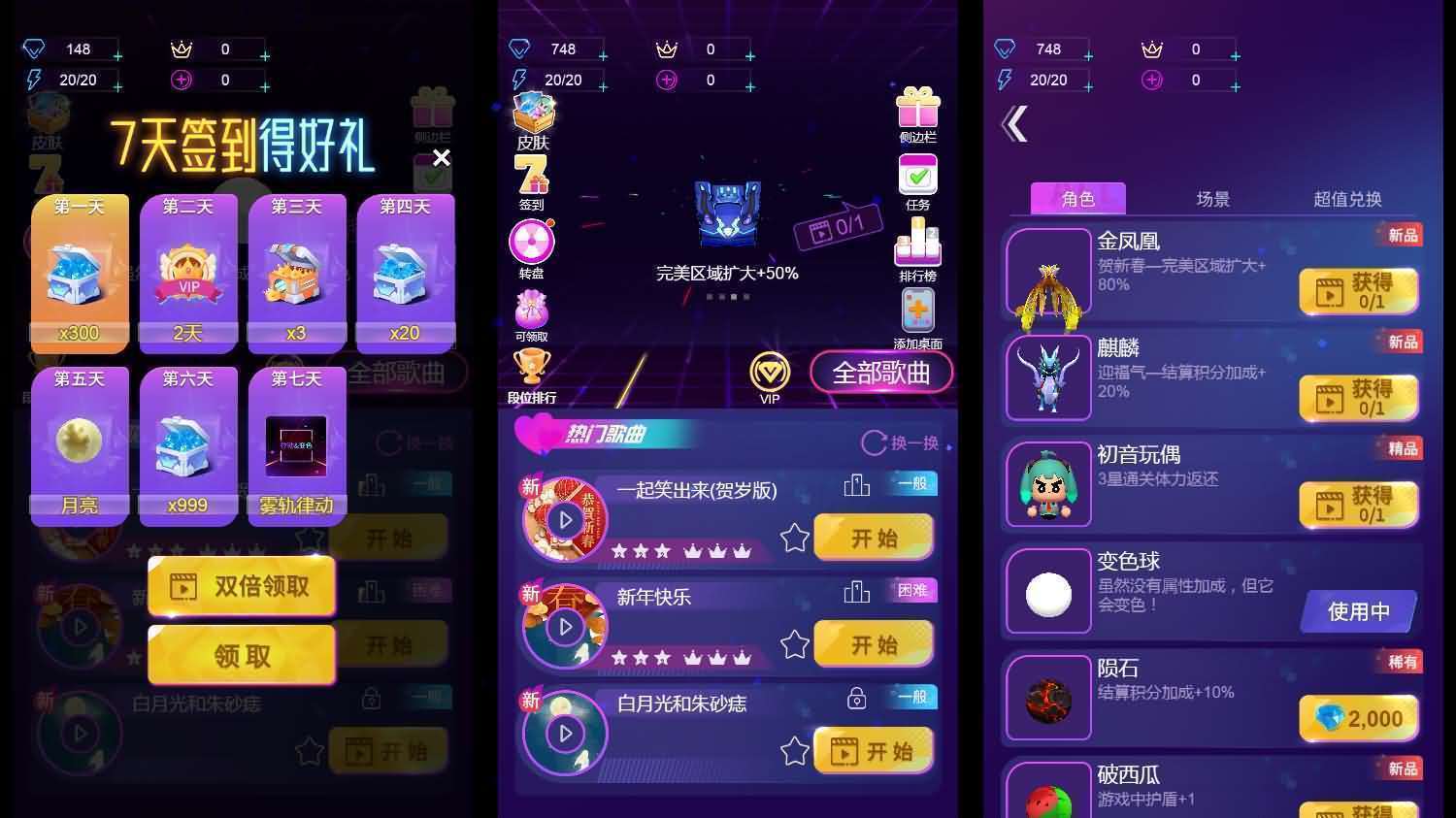Claim sign-in reward with 双倍领取

(241, 585)
